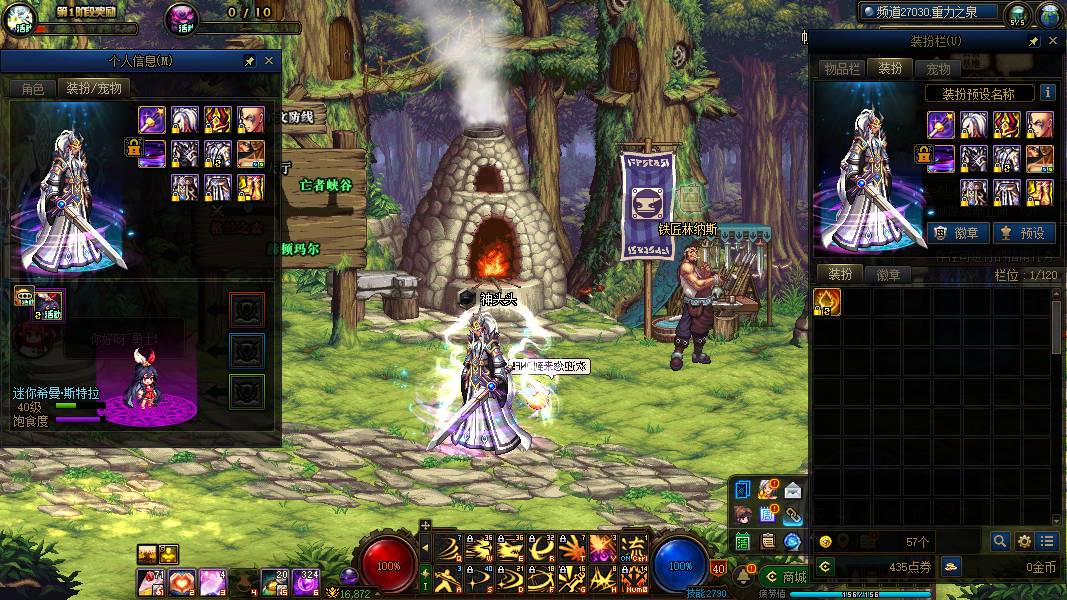The height and width of the screenshot is (600, 1067).
Task: Open the mail envelope icon
Action: [792, 490]
